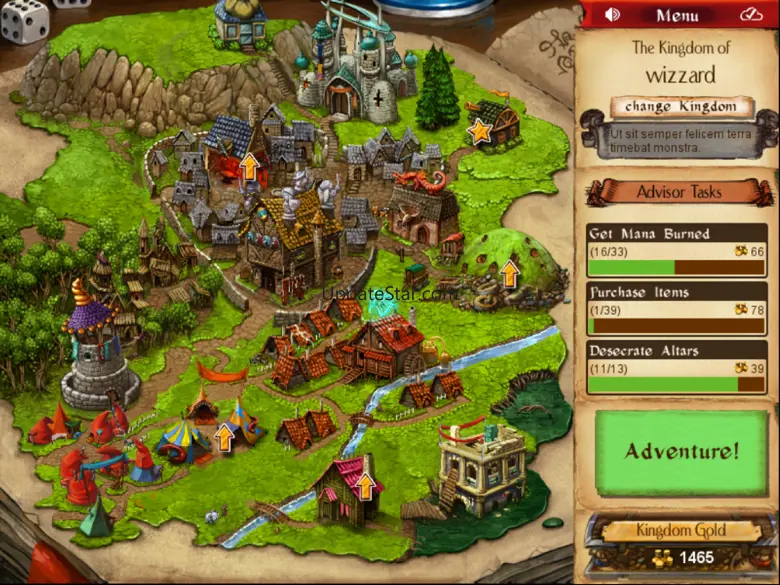This screenshot has height=585, width=780.
Task: Open the Kingdom Gold chest
Action: tap(681, 545)
